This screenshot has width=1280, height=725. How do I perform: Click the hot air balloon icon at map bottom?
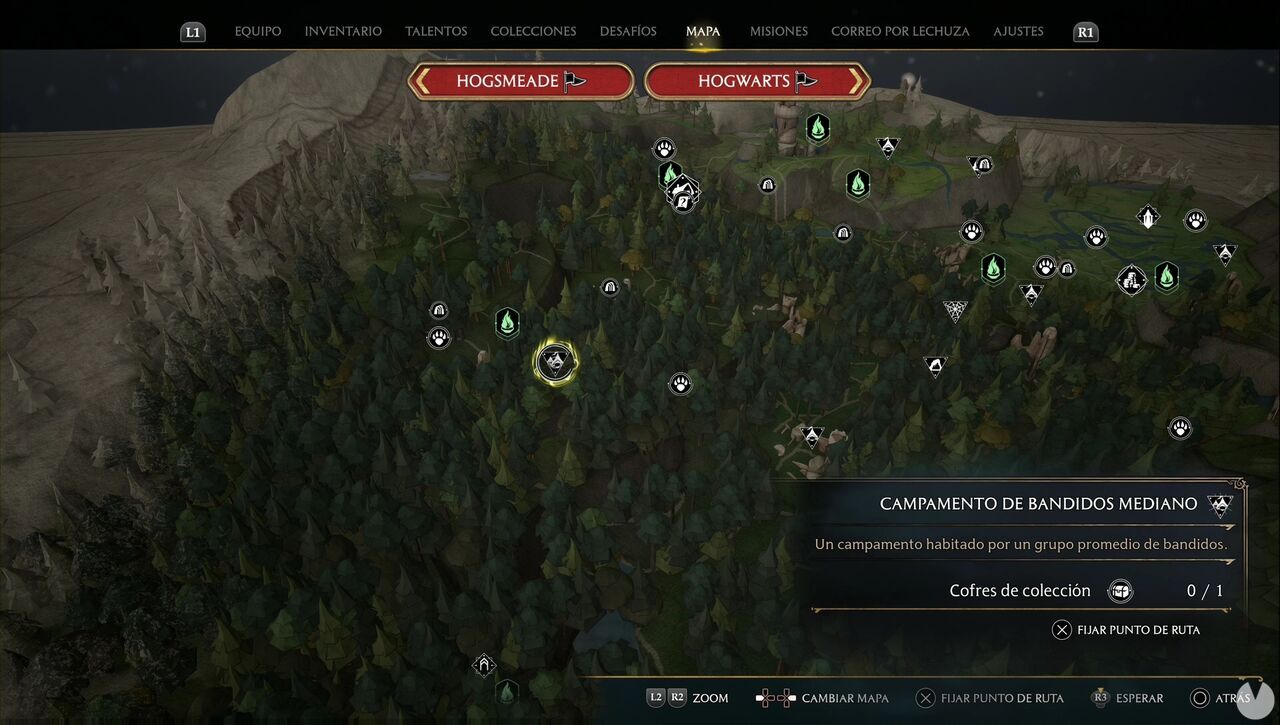[x=484, y=665]
